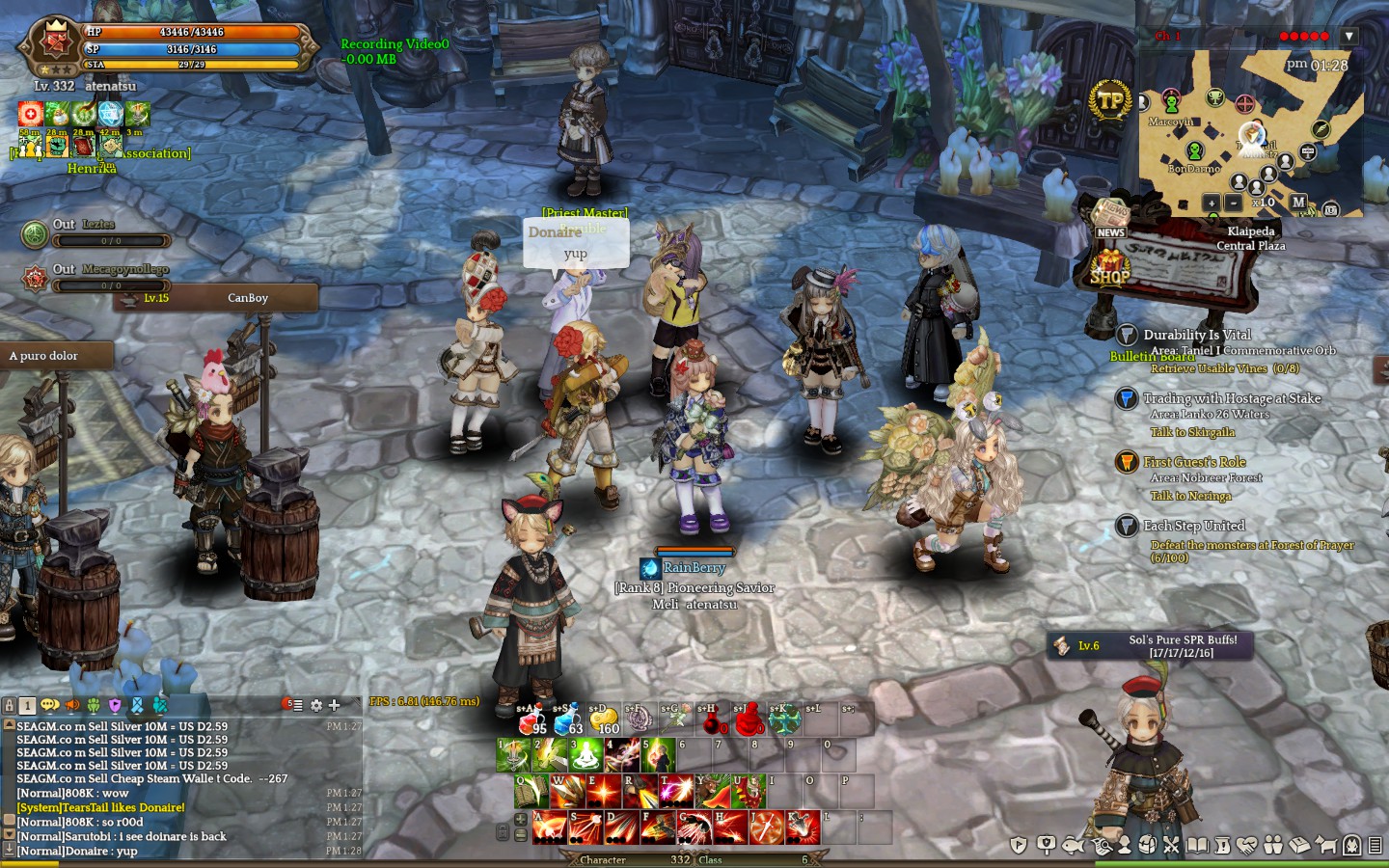Open the quest scroll icon
The image size is (1389, 868).
1221,844
